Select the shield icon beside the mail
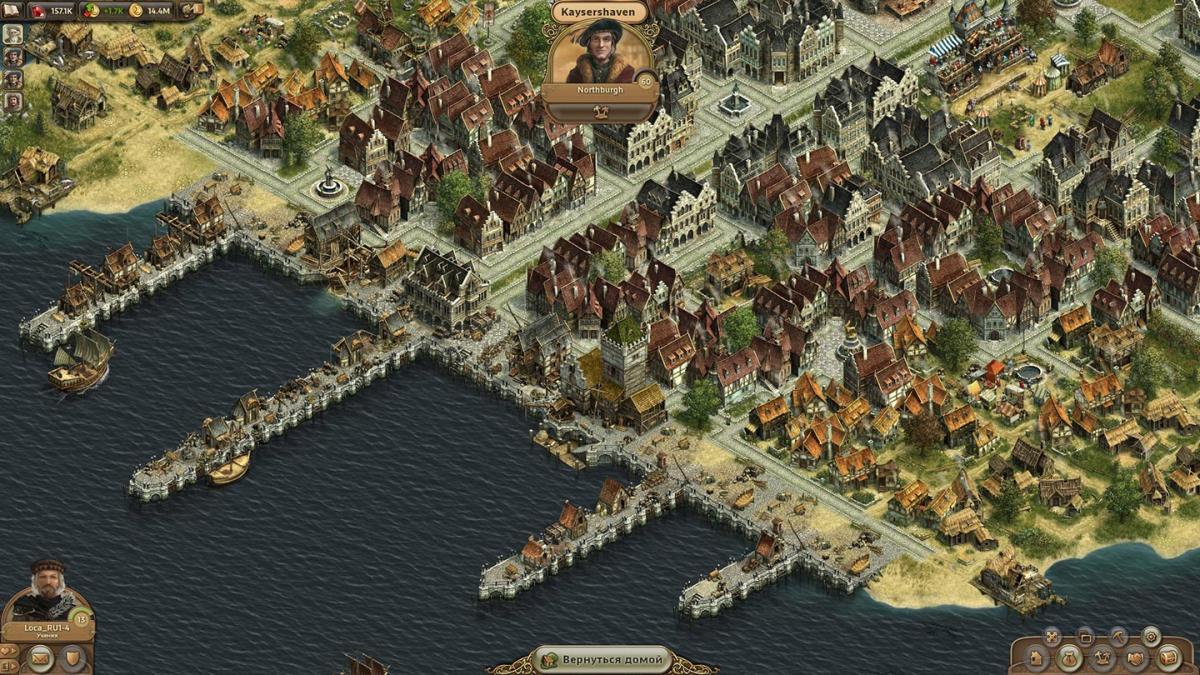The width and height of the screenshot is (1200, 675). tap(72, 658)
